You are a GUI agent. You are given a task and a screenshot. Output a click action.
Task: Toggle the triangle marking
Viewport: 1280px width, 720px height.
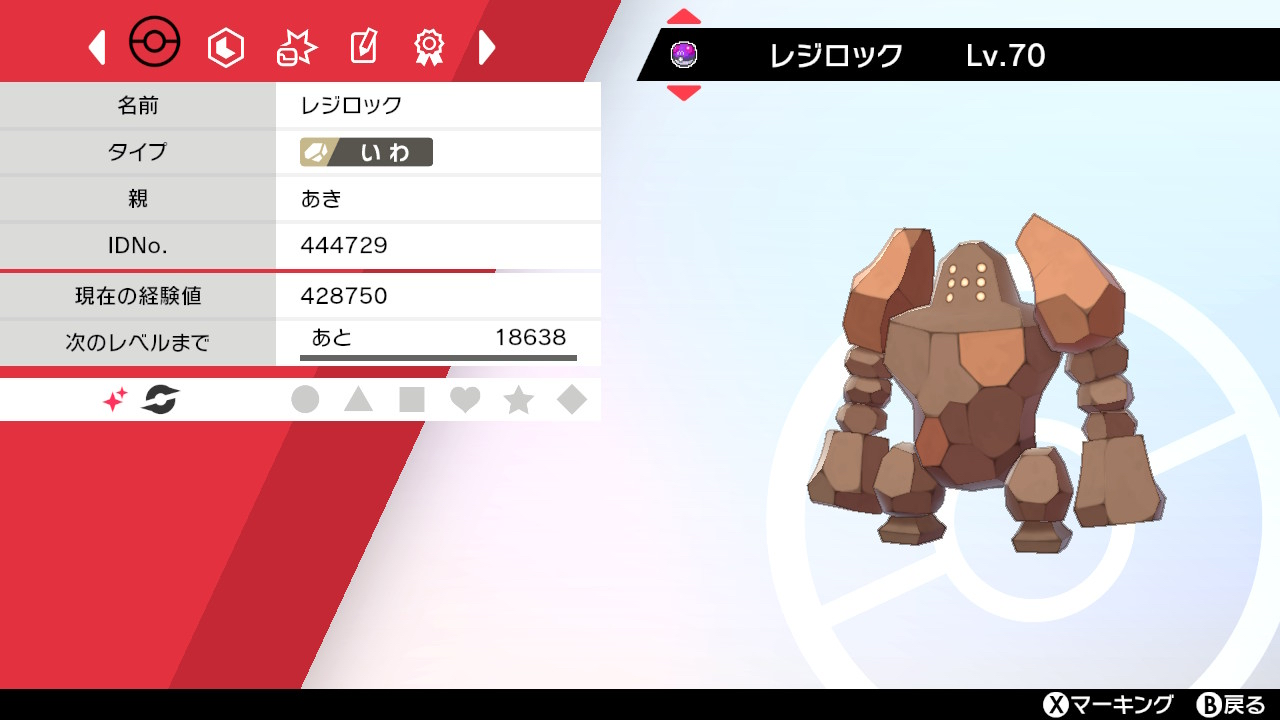tap(358, 400)
